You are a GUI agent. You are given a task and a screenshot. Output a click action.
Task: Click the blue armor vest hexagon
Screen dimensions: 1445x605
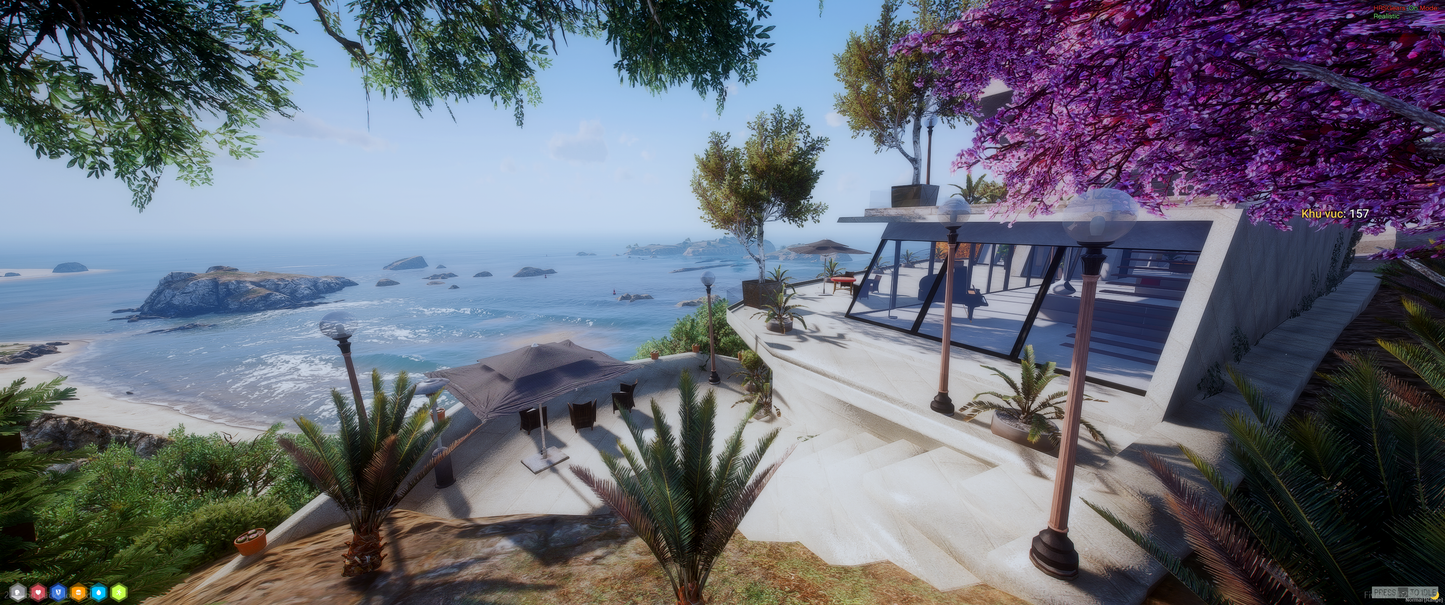[x=58, y=592]
